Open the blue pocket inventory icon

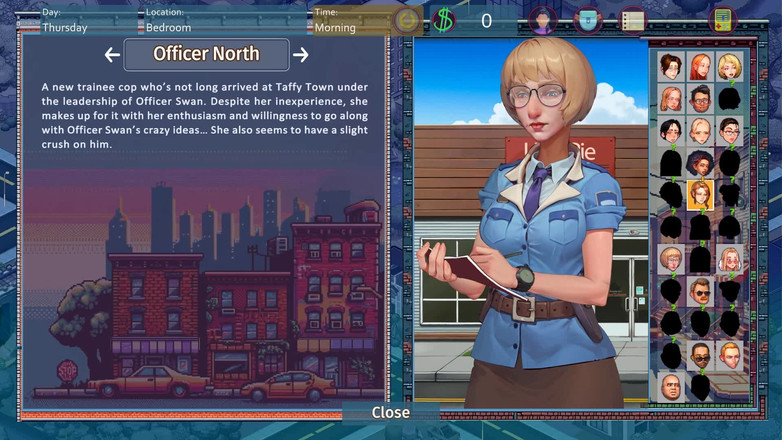coord(588,20)
